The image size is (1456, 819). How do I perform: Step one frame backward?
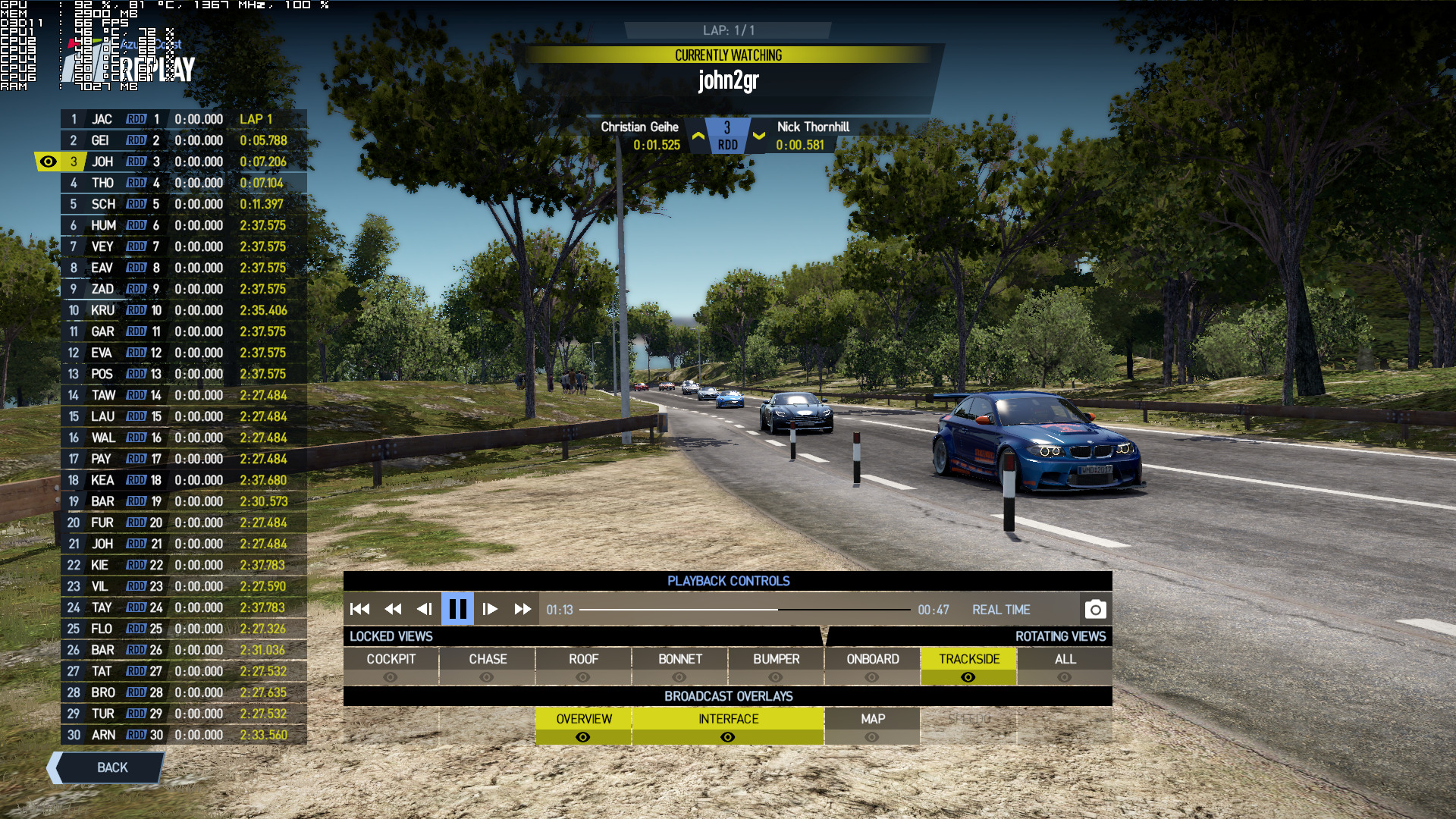point(425,609)
